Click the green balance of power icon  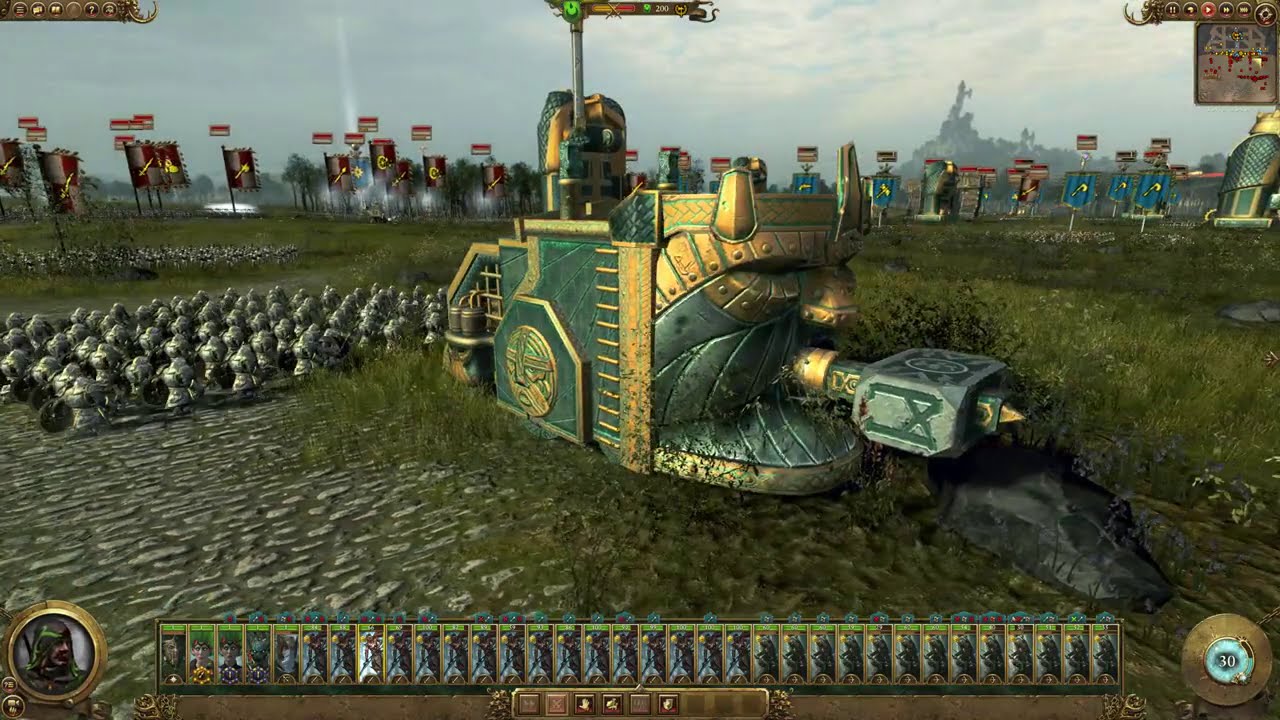pyautogui.click(x=573, y=9)
